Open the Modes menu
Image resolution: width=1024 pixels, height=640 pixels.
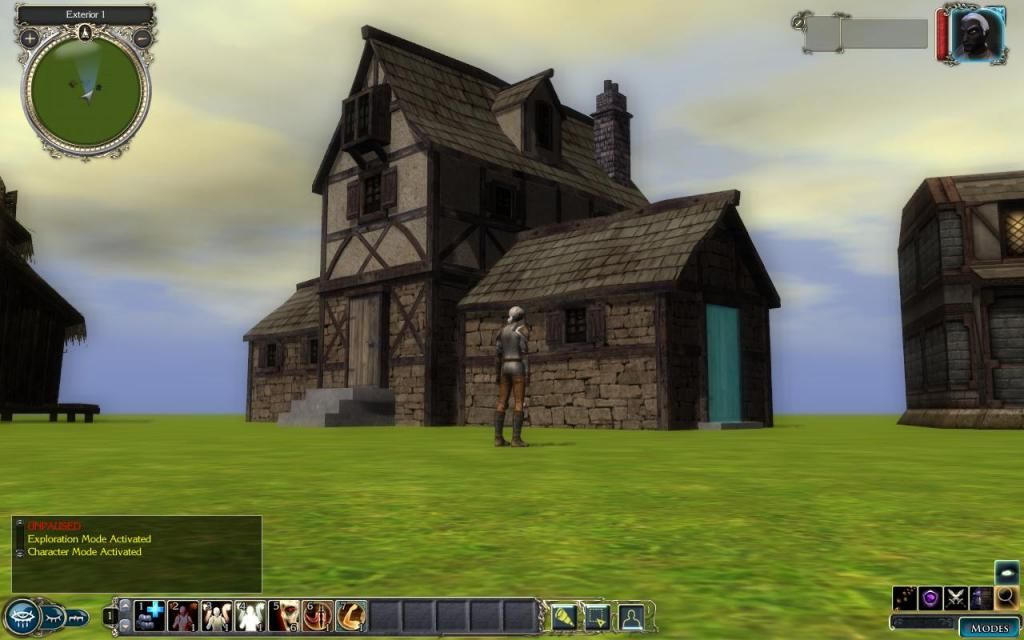coord(988,628)
